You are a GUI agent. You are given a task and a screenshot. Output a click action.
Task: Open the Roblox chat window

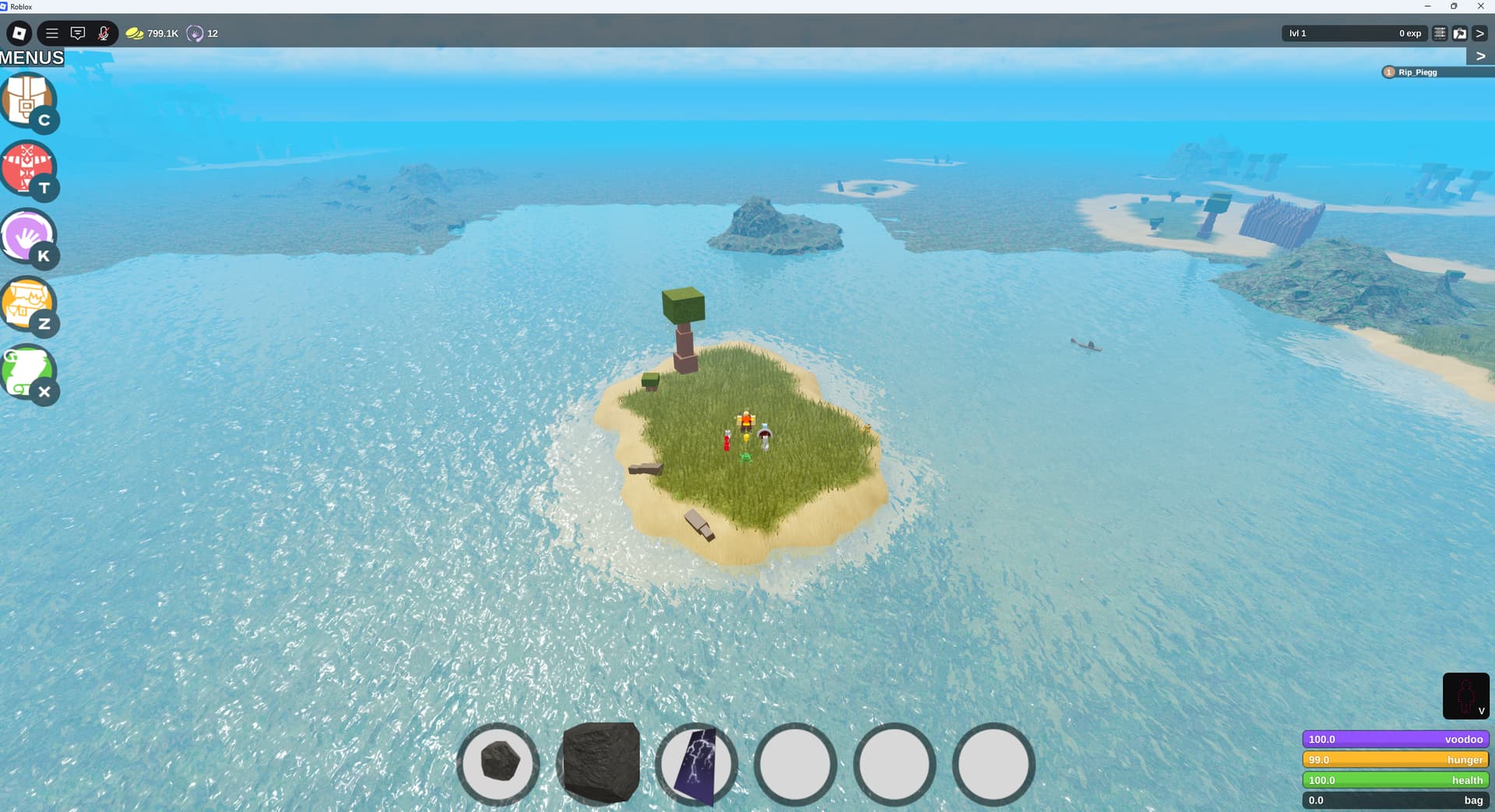point(78,33)
